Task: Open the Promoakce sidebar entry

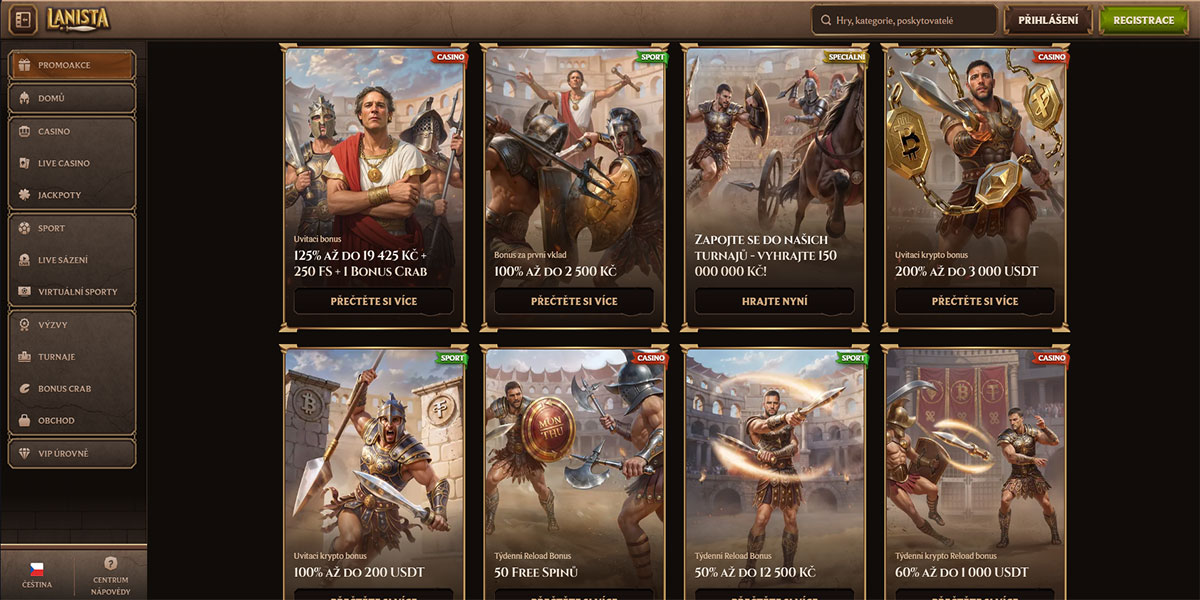Action: (x=72, y=66)
